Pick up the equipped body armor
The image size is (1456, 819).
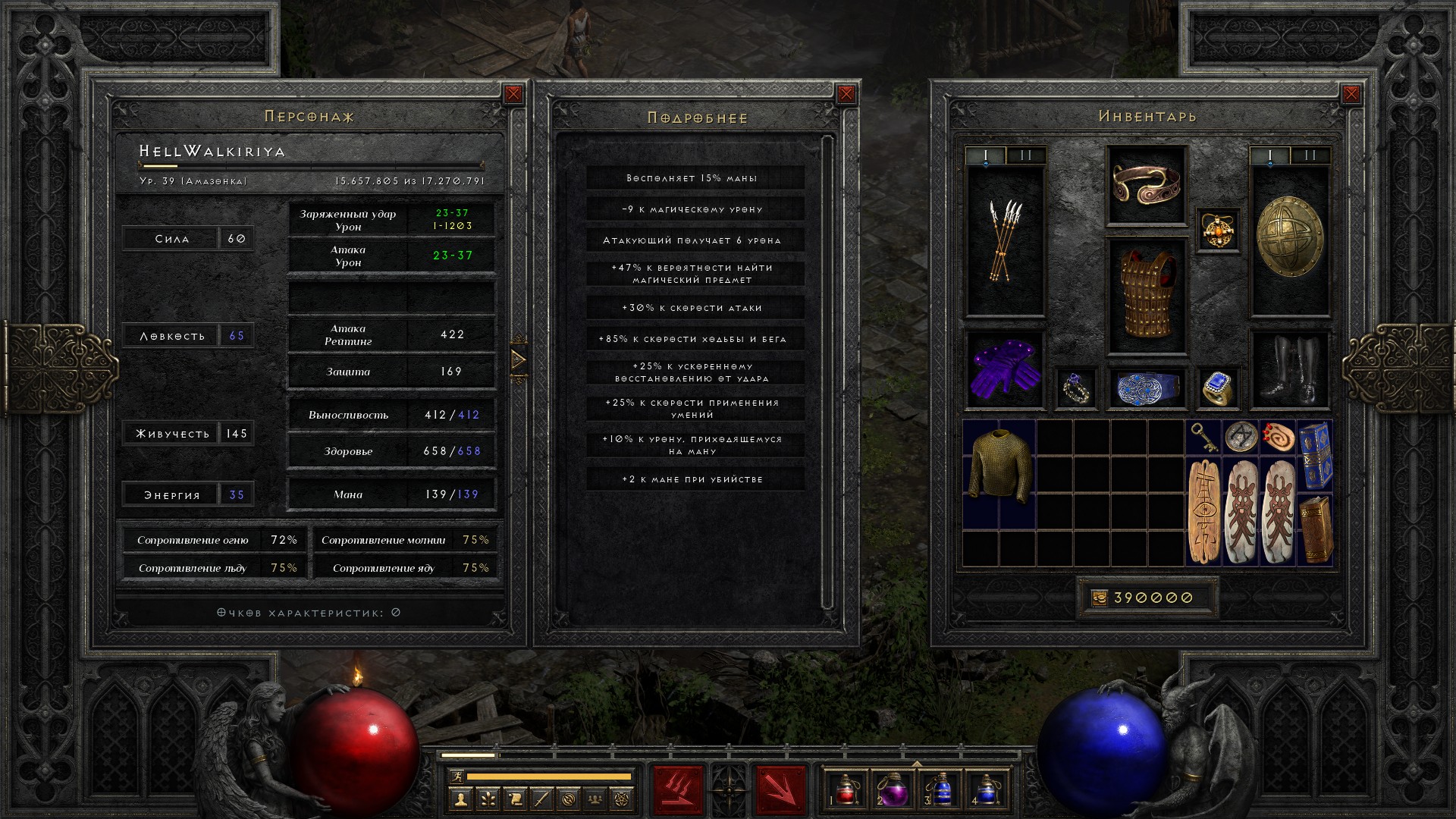tap(1146, 296)
